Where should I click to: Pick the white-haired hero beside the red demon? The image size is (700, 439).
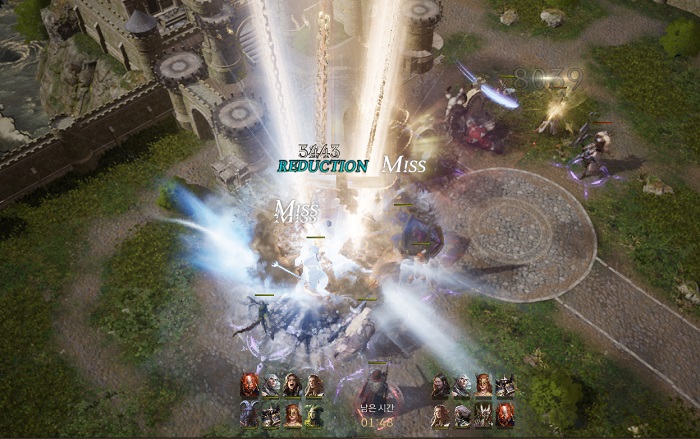coord(271,386)
